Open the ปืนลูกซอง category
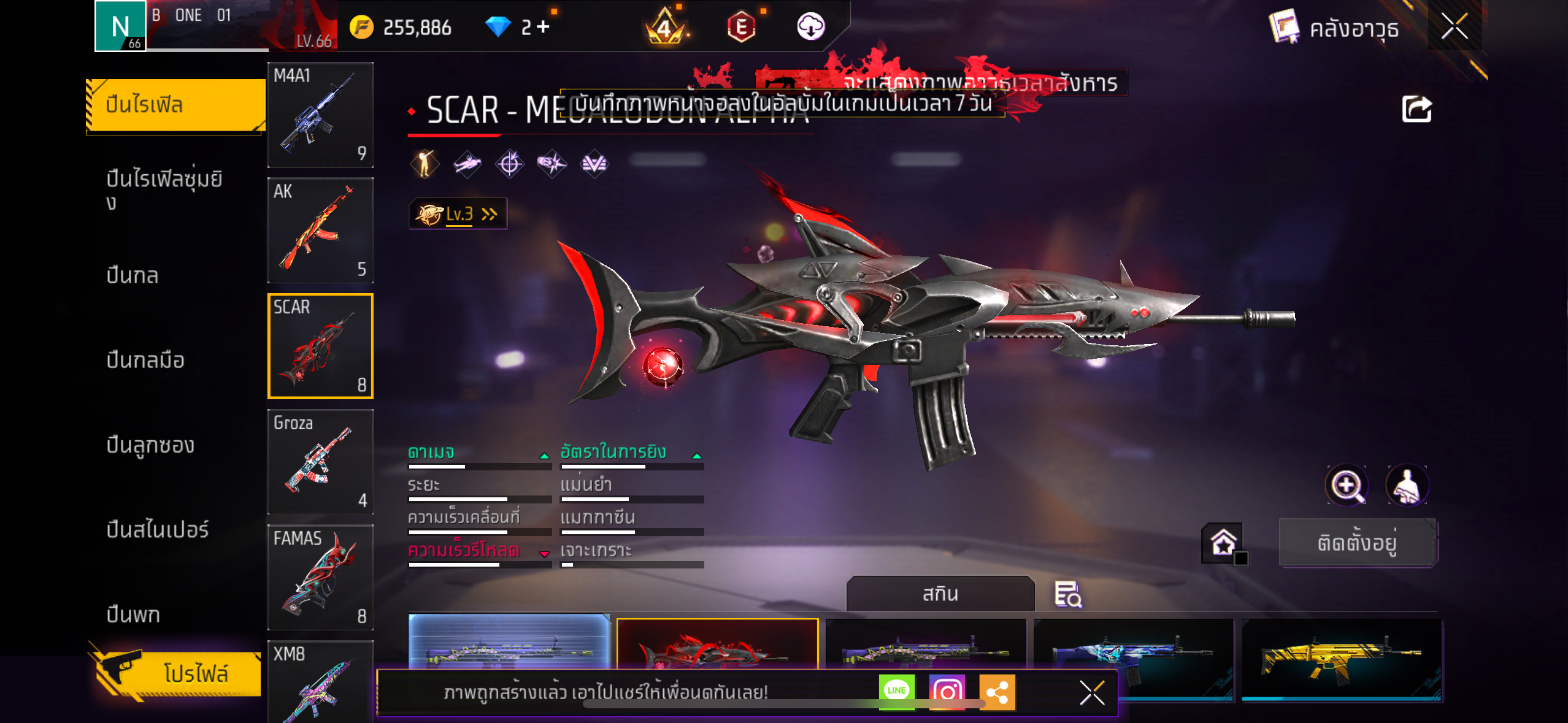 click(150, 445)
